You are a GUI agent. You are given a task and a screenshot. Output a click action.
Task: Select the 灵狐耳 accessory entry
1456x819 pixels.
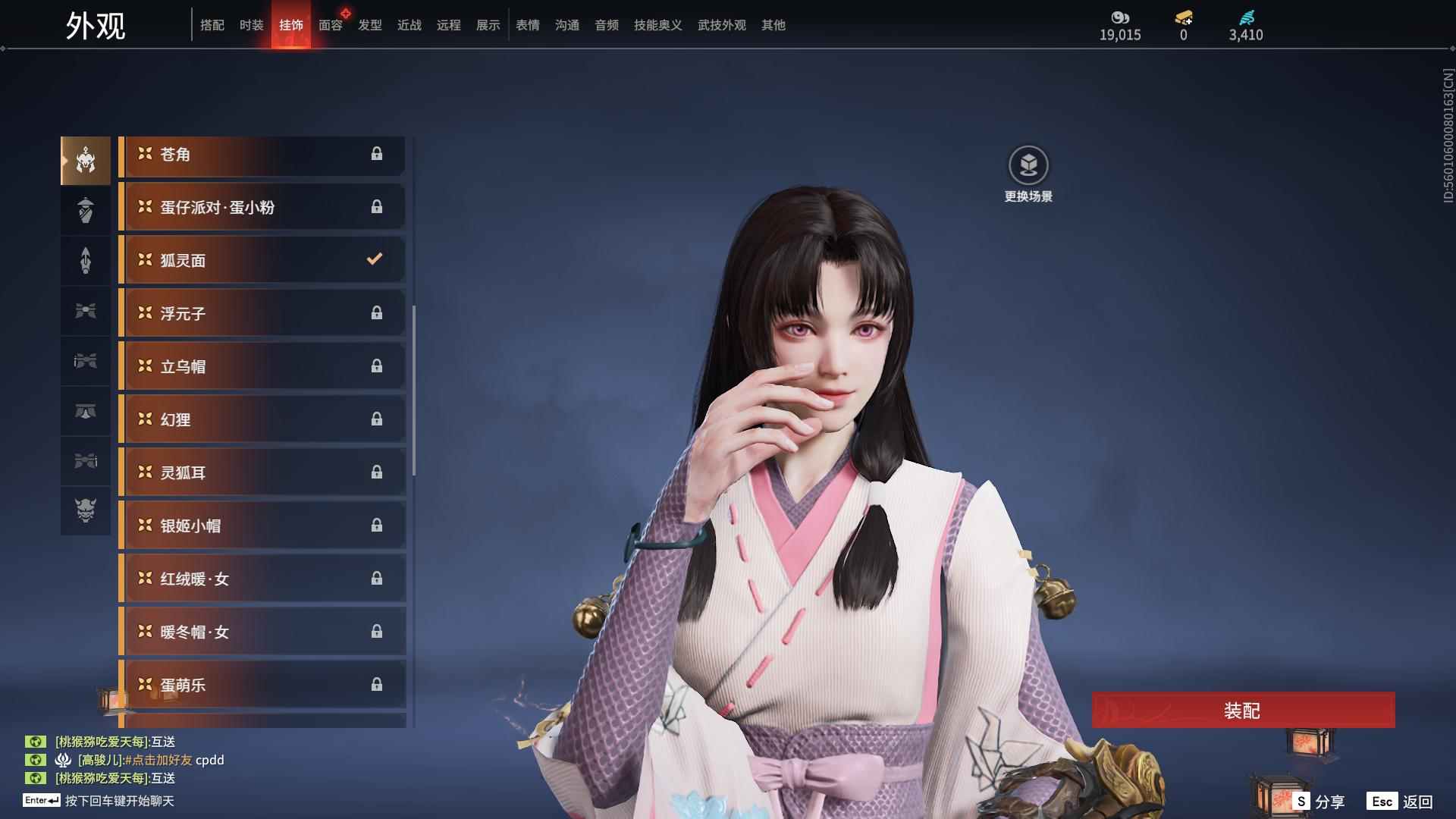coord(262,472)
